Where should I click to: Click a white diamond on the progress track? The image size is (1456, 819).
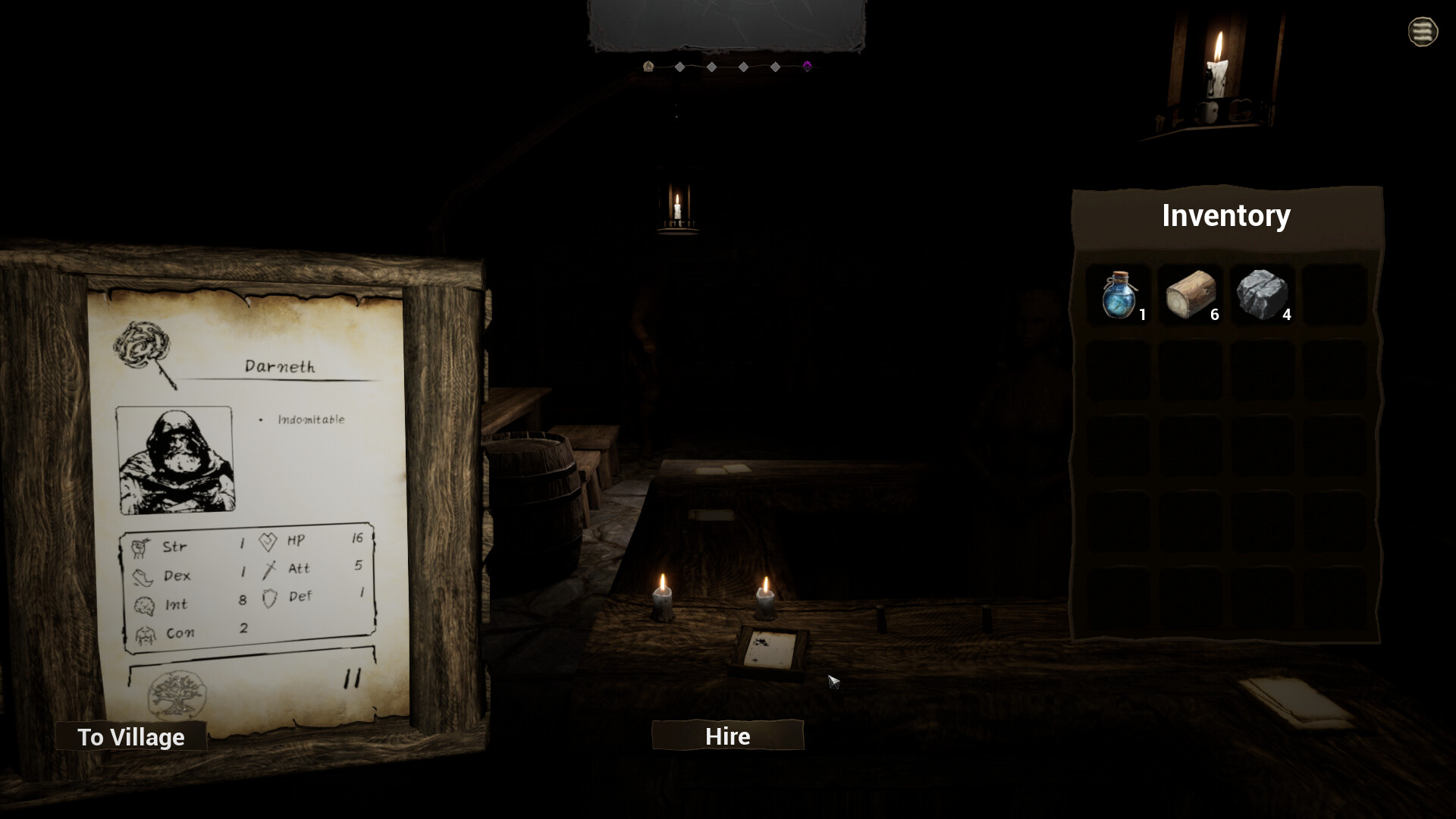click(x=679, y=67)
